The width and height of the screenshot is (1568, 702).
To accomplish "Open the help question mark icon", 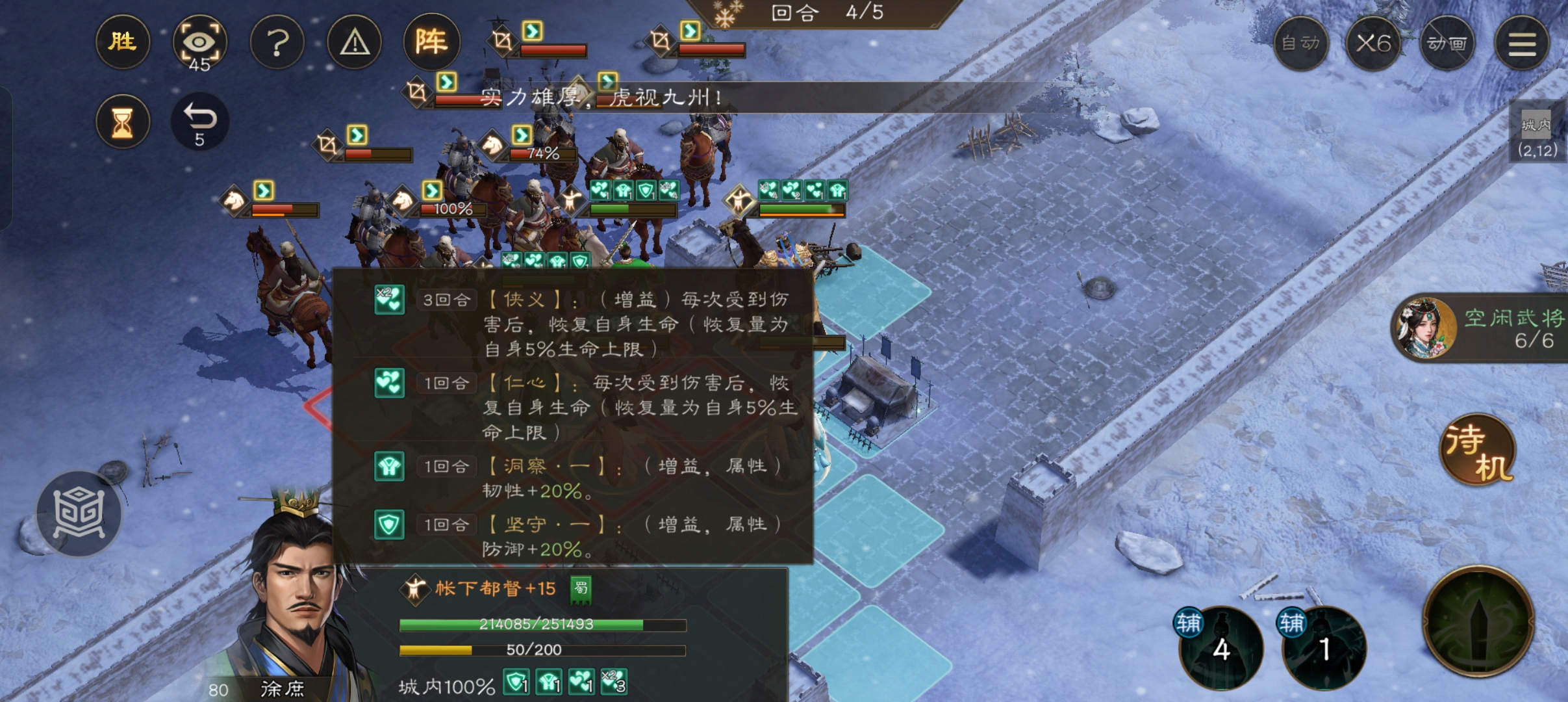I will point(277,42).
